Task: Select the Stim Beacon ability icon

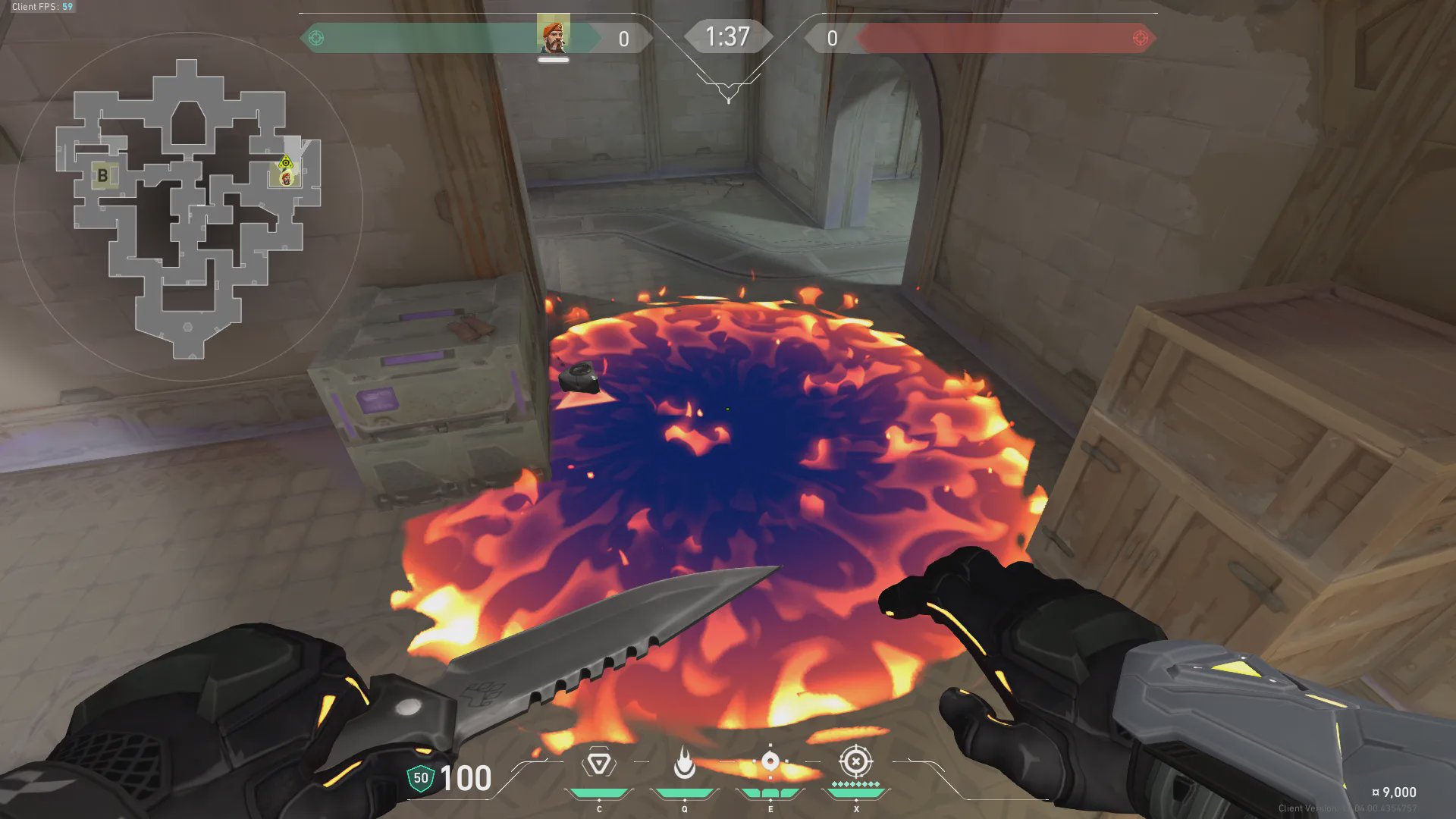Action: 598,764
